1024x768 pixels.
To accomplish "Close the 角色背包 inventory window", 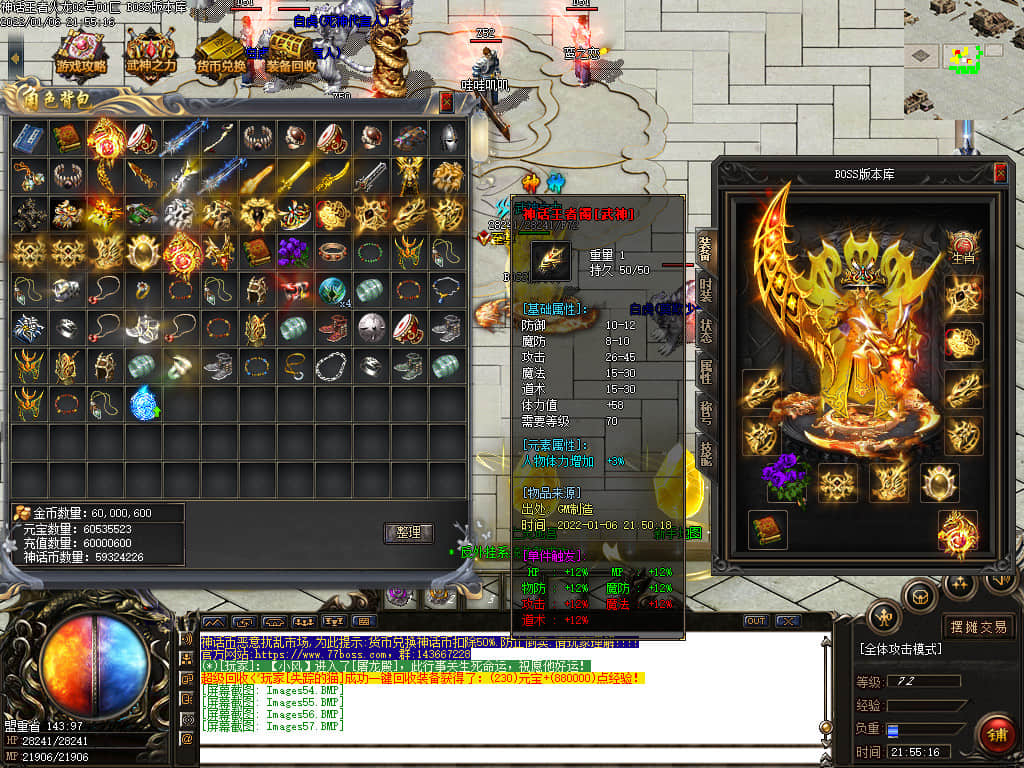I will coord(446,101).
